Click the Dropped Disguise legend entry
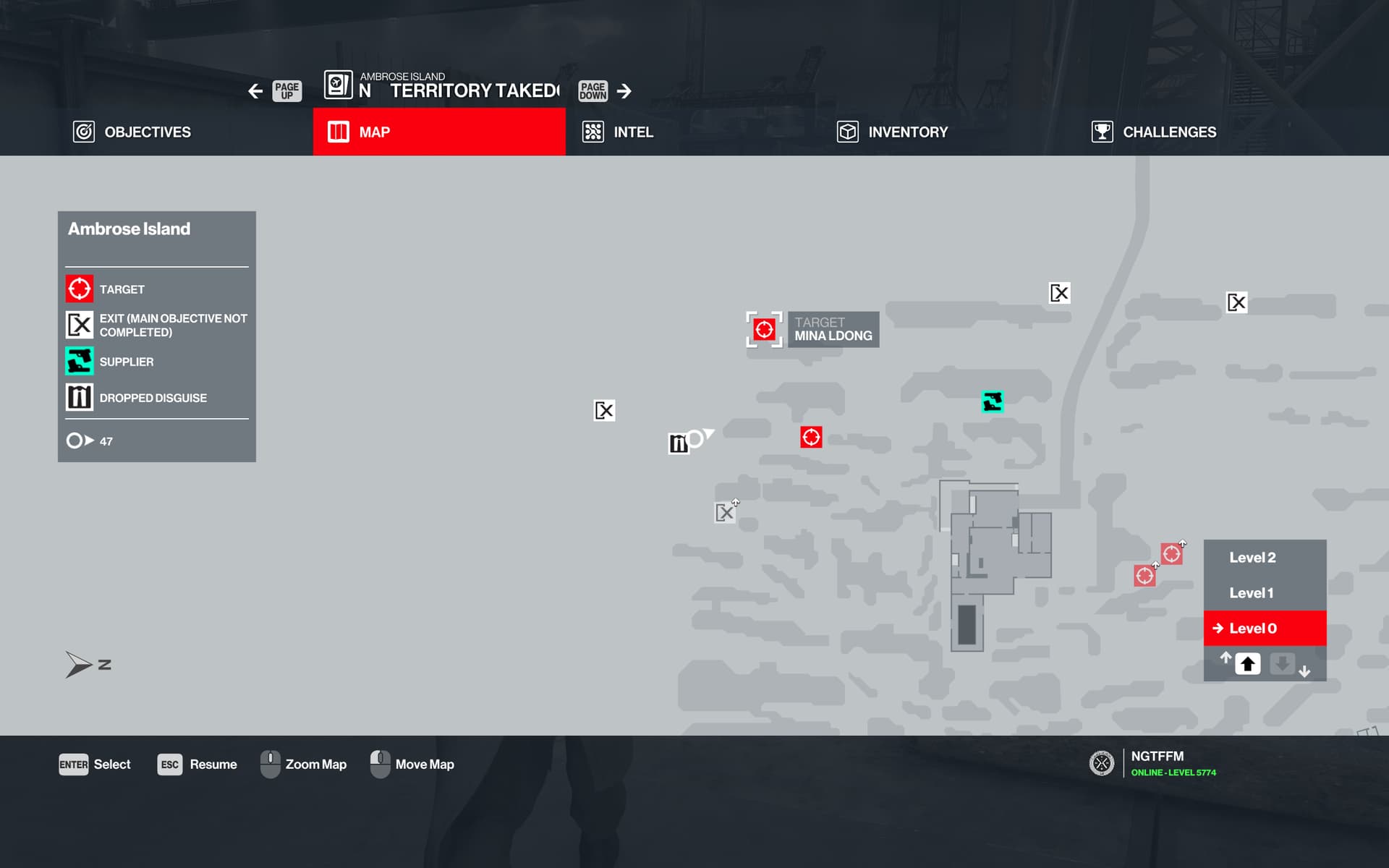1389x868 pixels. pos(153,398)
